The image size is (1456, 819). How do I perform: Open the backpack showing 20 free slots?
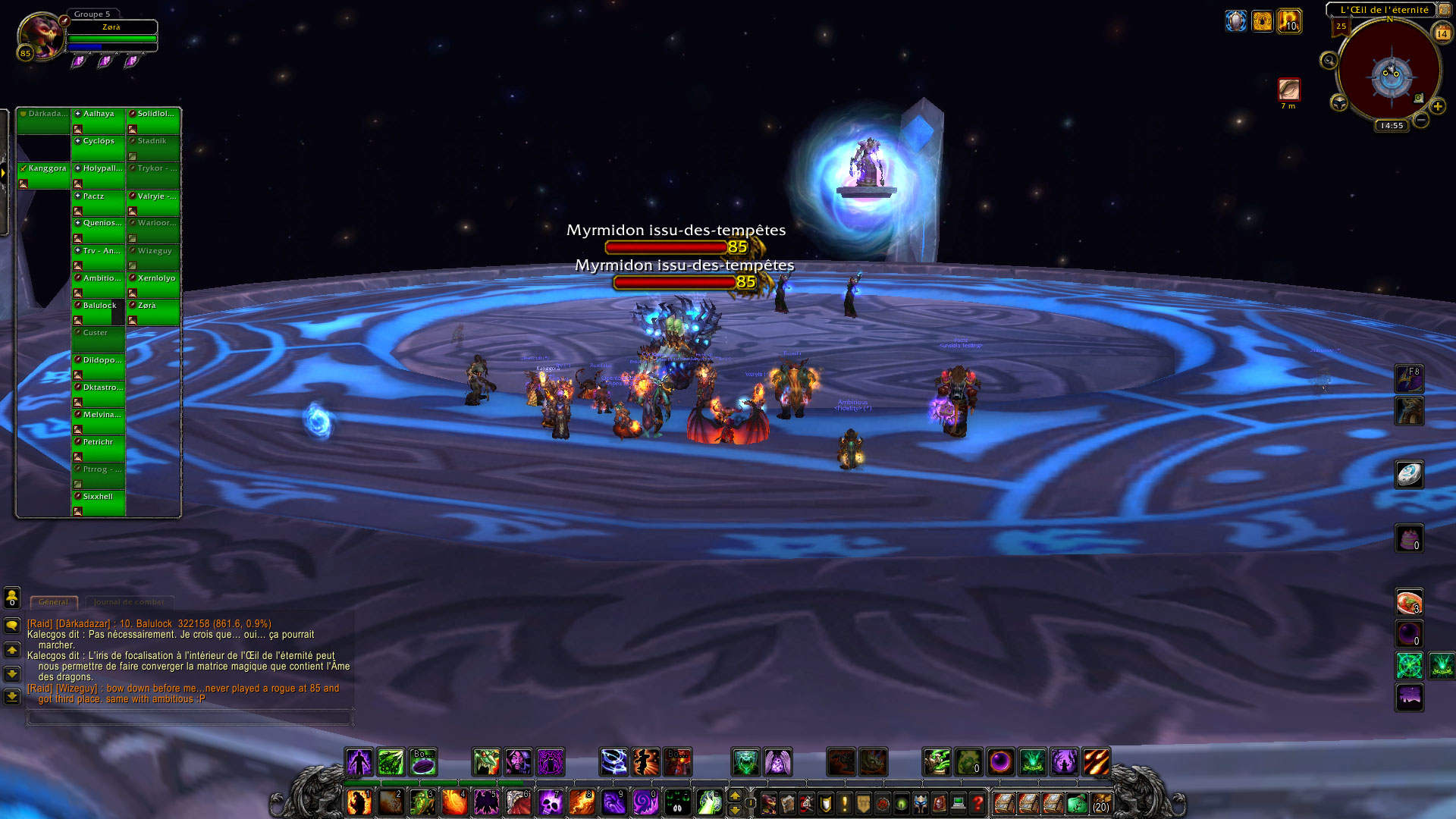(1100, 802)
